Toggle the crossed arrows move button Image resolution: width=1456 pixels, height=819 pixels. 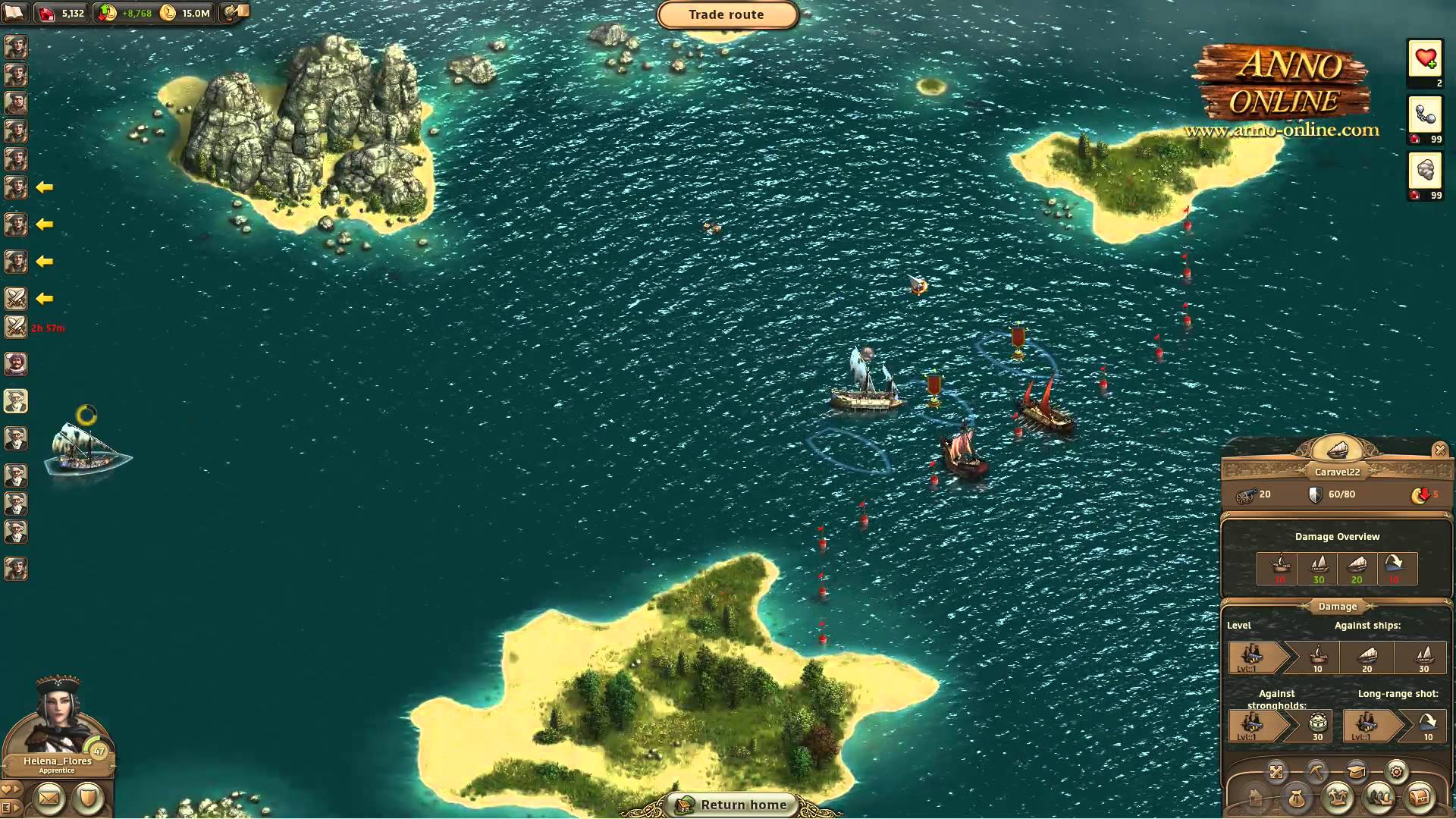pos(1276,772)
